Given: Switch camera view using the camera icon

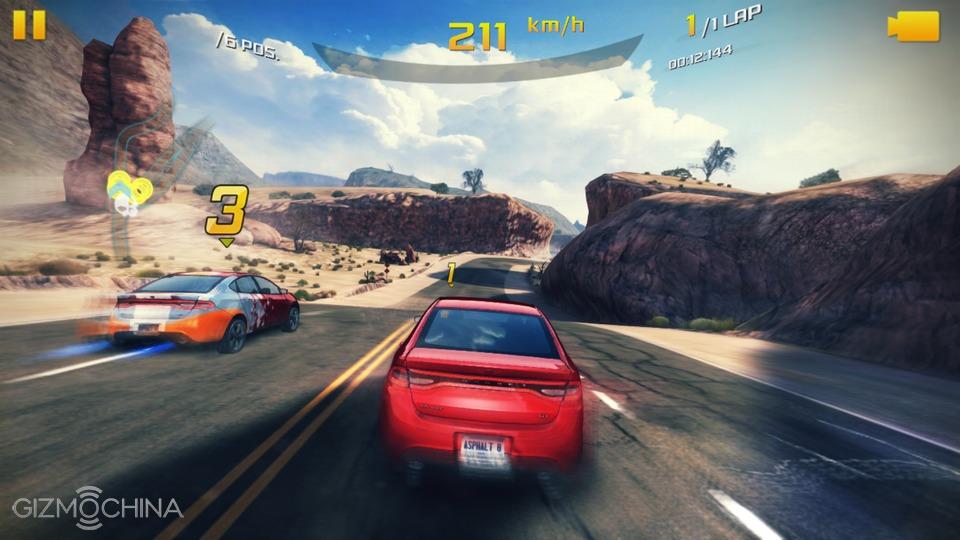Looking at the screenshot, I should tap(914, 26).
